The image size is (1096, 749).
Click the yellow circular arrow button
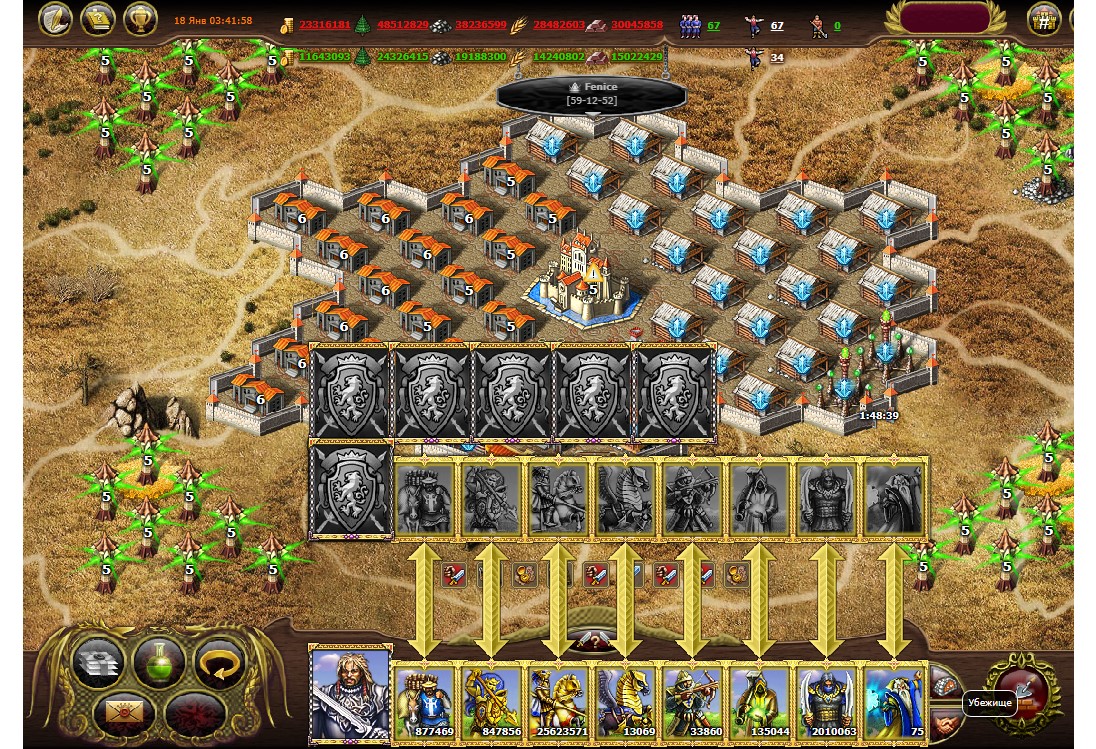217,662
